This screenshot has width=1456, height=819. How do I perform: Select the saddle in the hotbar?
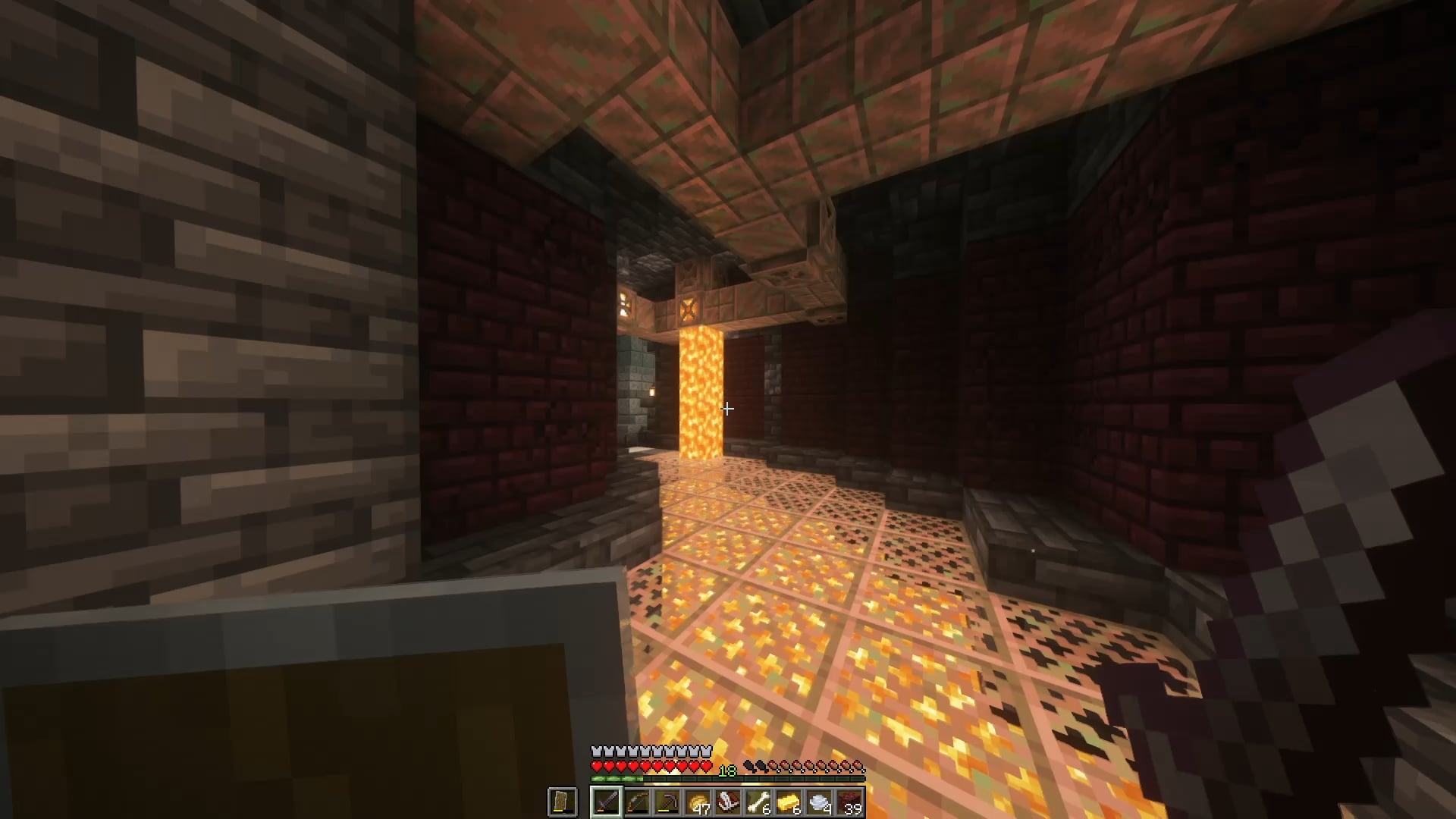[729, 800]
